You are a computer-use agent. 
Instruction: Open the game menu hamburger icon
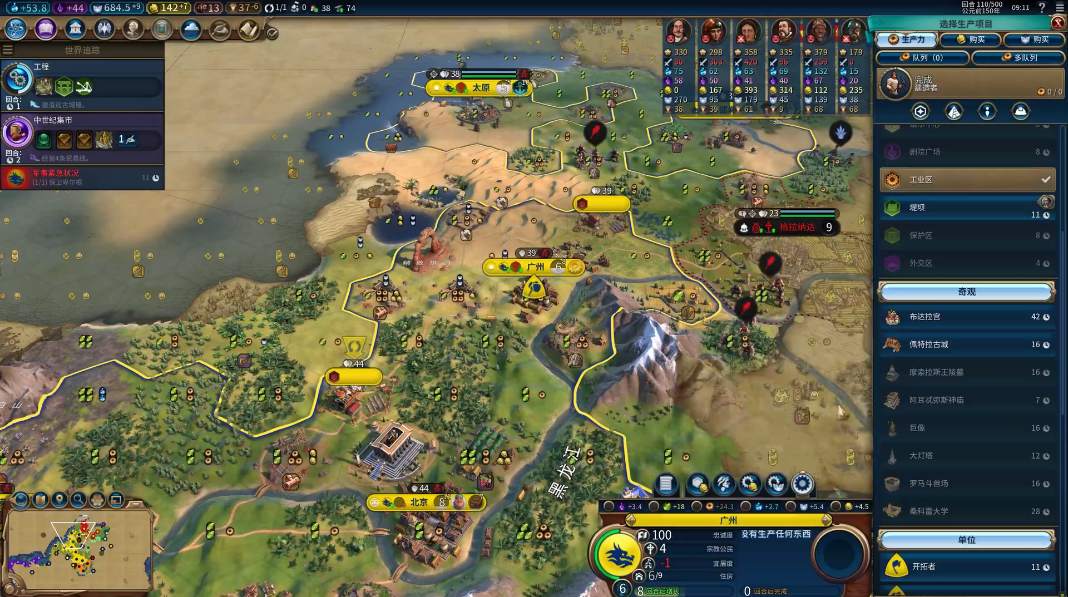1058,7
